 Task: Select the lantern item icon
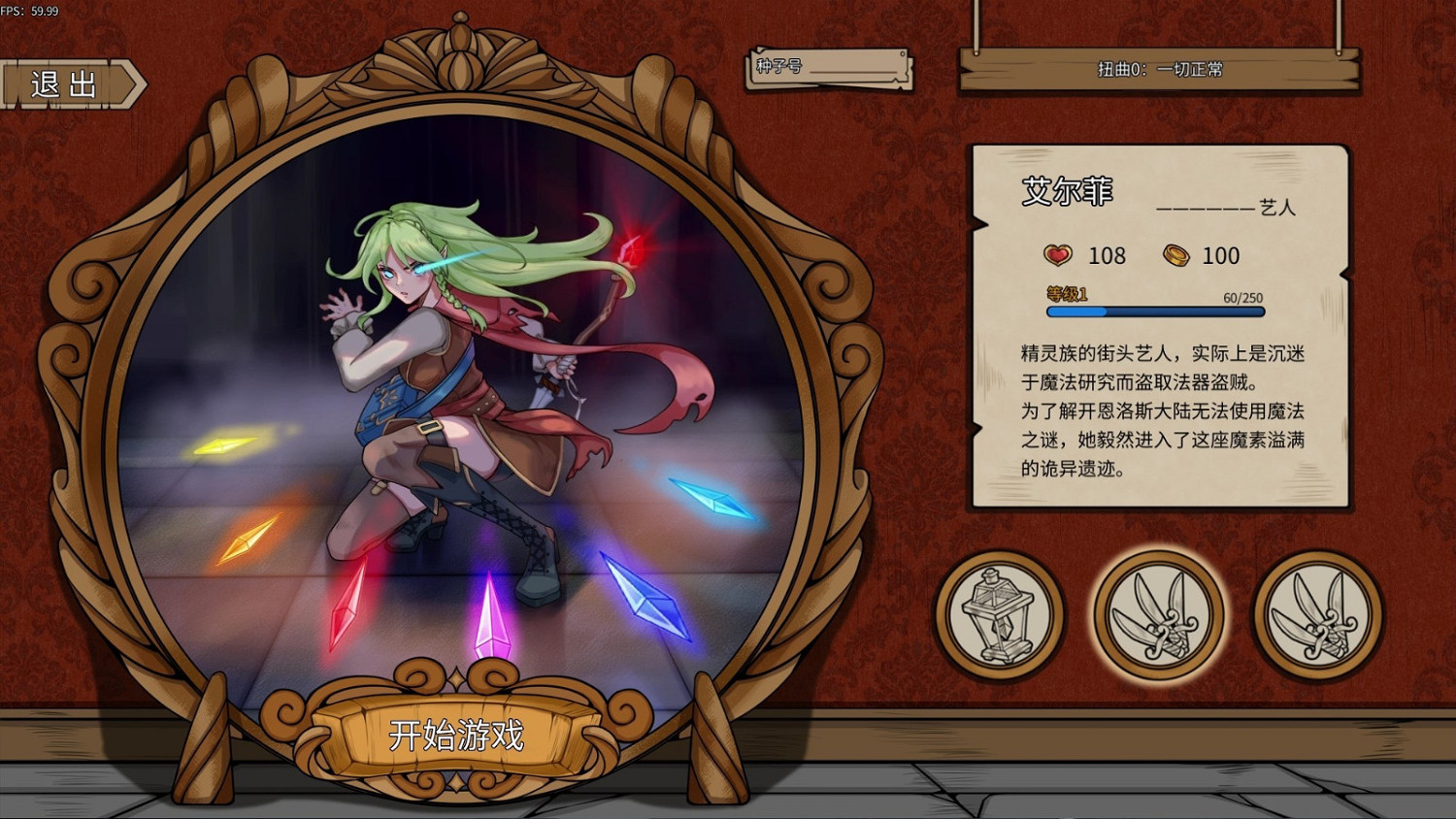tap(1000, 615)
